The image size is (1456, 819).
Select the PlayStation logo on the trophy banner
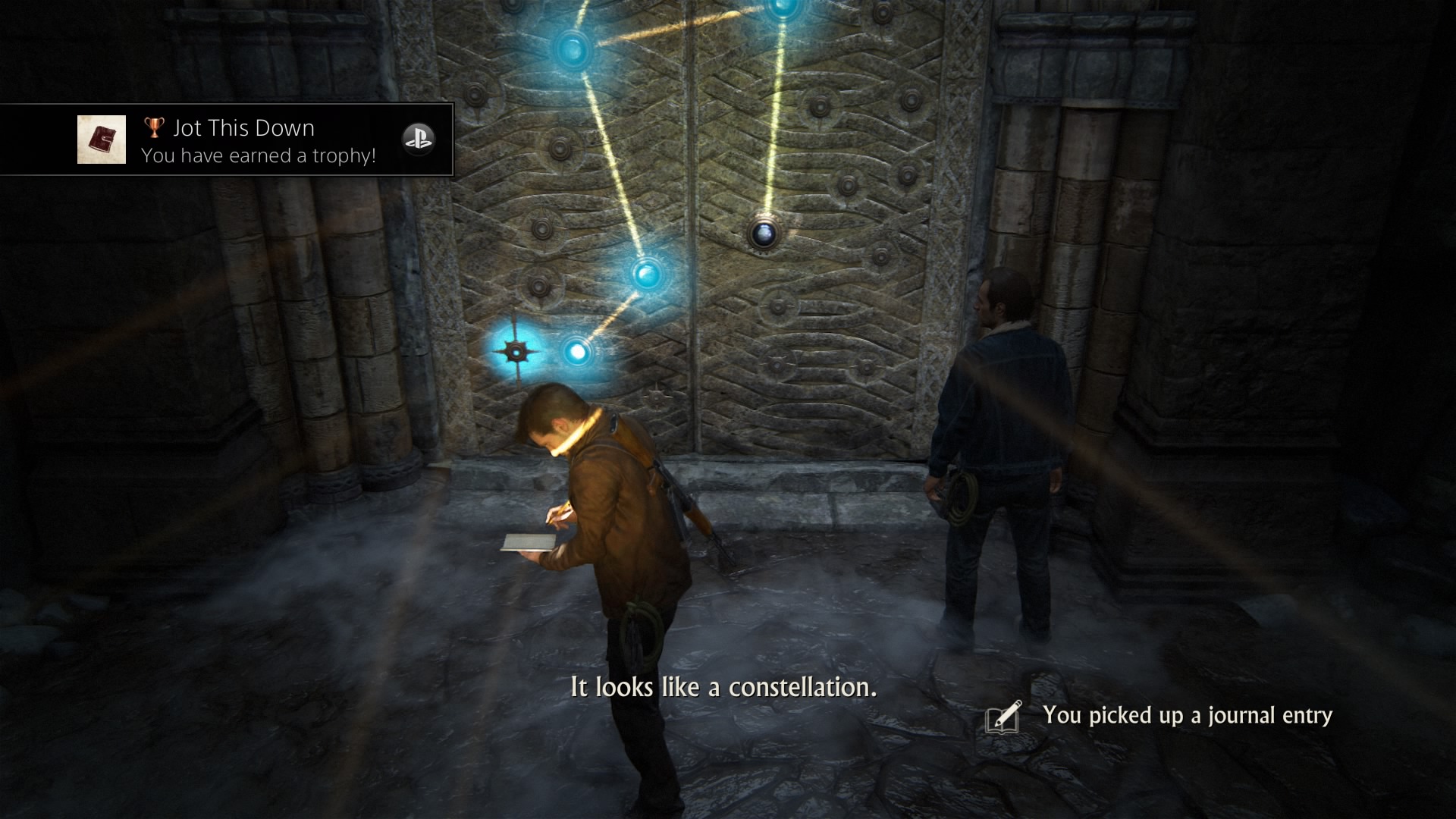point(418,139)
